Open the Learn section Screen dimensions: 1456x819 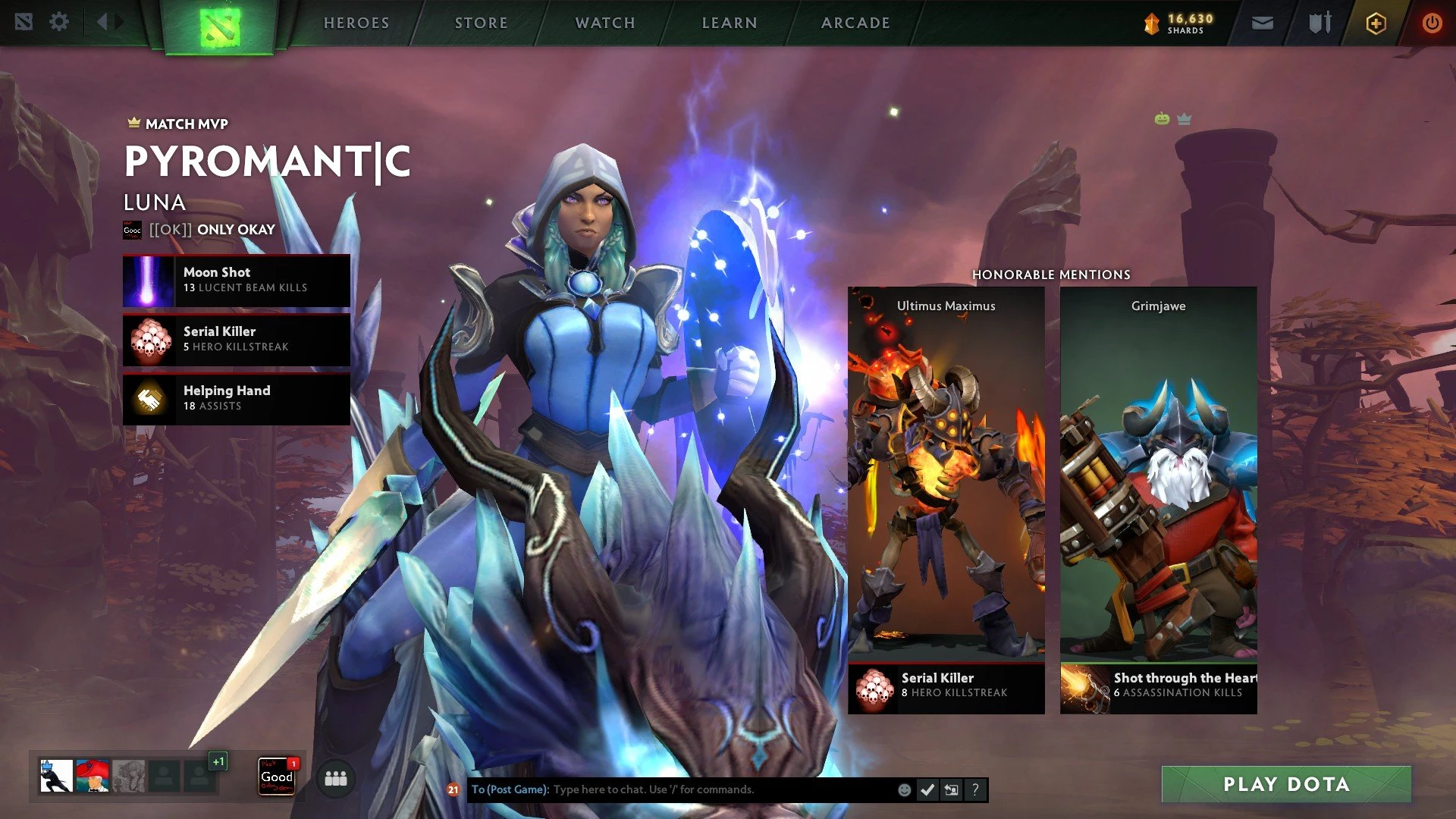click(730, 23)
